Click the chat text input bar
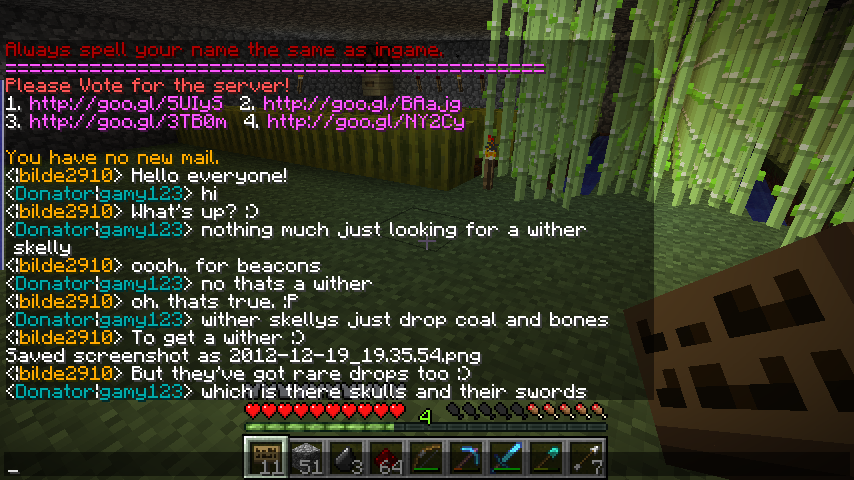Screen dimensions: 854x480 click(427, 469)
